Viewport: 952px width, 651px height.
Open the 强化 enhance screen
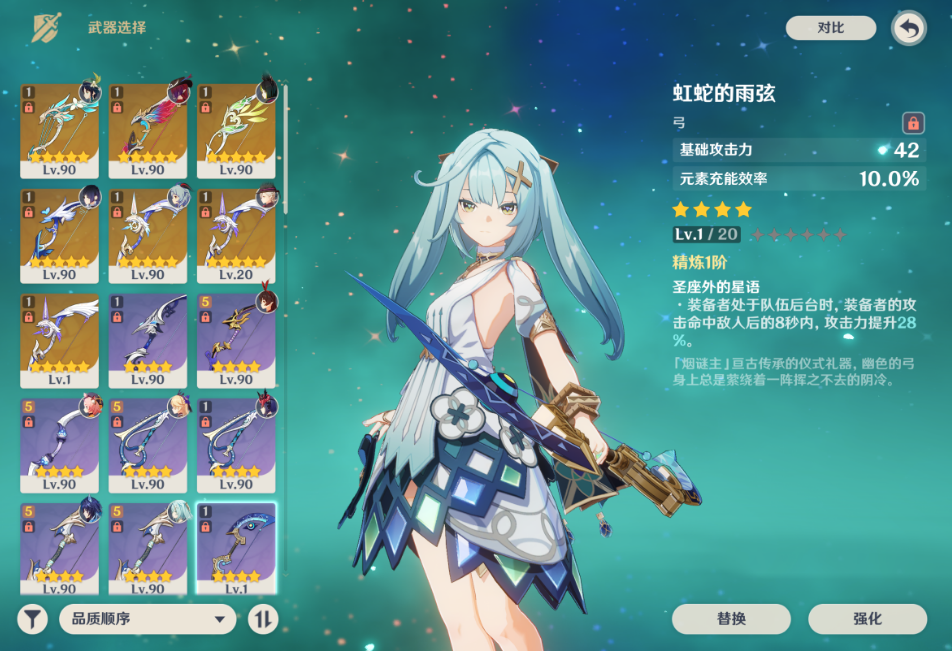[x=867, y=619]
